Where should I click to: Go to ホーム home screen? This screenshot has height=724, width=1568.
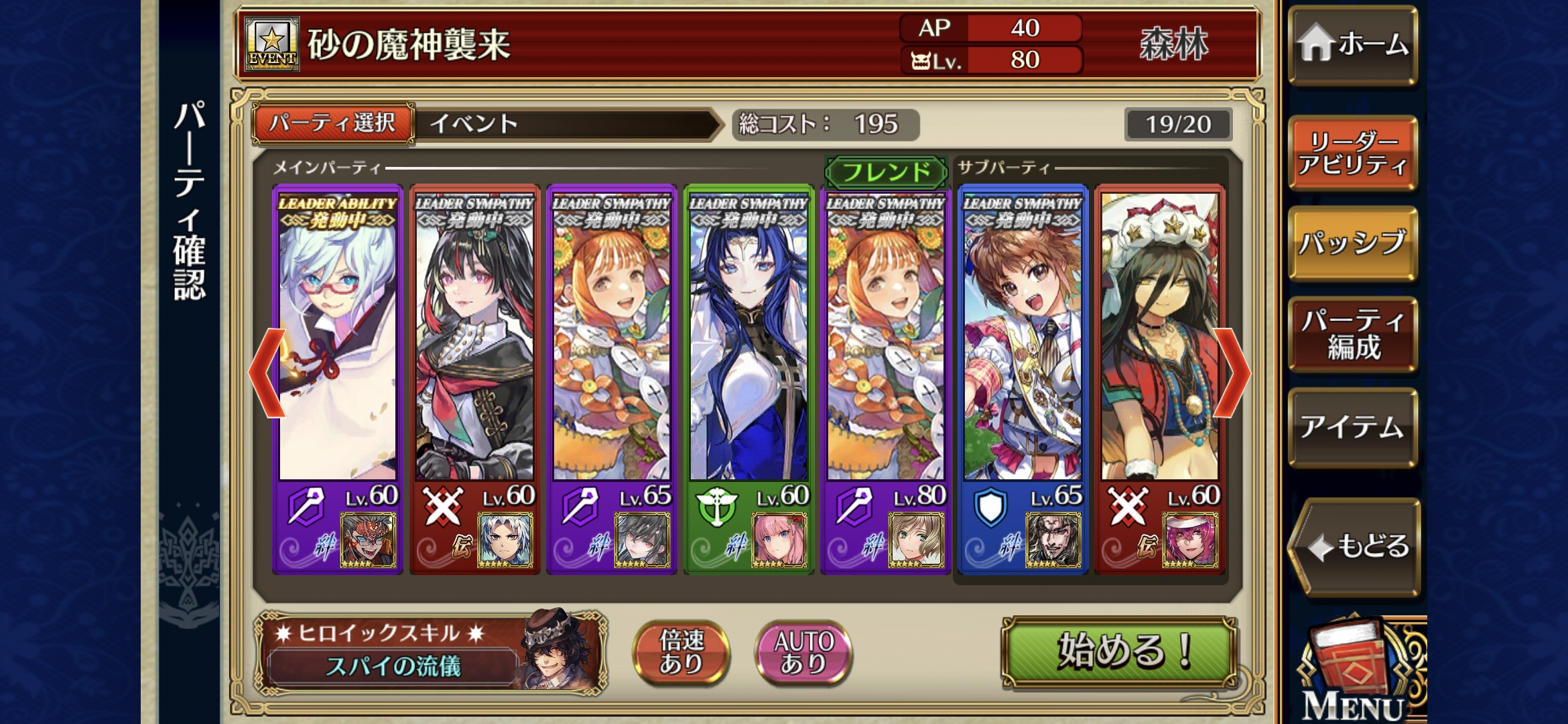pyautogui.click(x=1352, y=45)
